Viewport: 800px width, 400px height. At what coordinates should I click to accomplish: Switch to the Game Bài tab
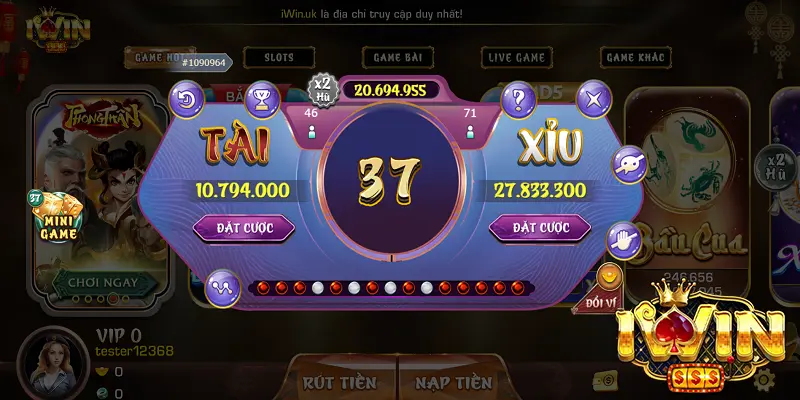tap(397, 58)
